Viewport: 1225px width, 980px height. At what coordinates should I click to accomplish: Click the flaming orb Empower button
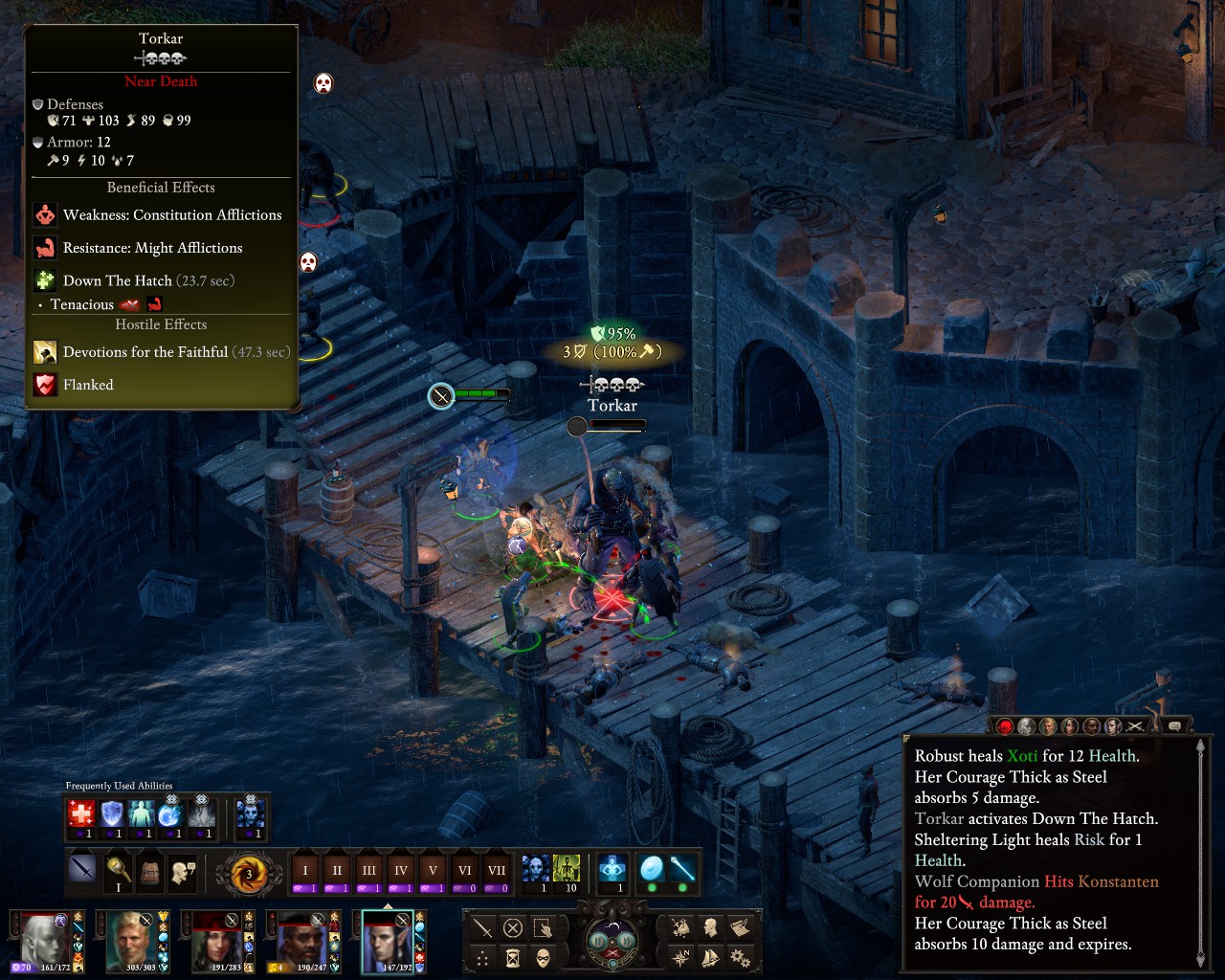click(249, 873)
